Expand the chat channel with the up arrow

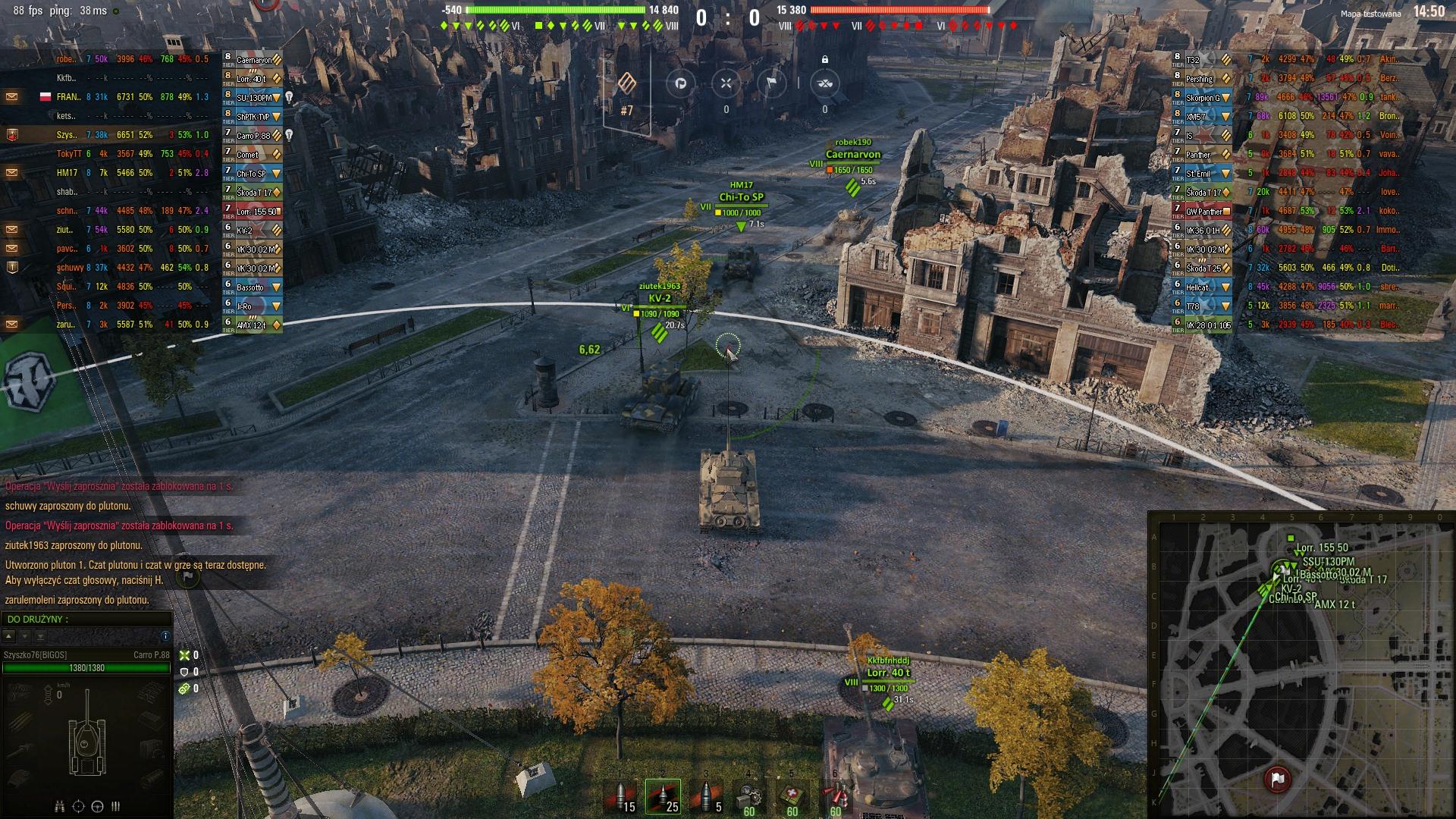coord(10,637)
